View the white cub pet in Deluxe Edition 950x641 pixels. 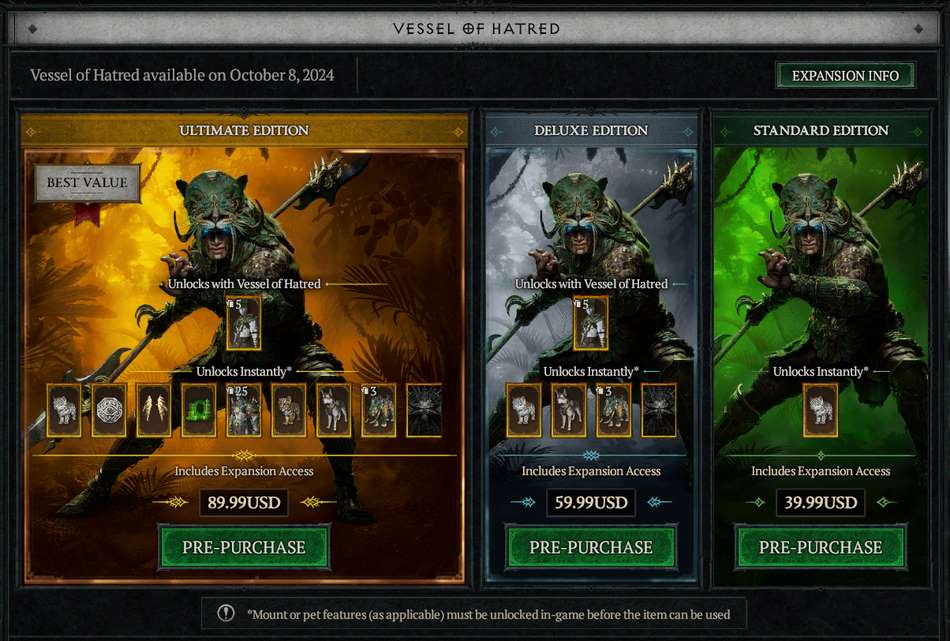coord(524,410)
